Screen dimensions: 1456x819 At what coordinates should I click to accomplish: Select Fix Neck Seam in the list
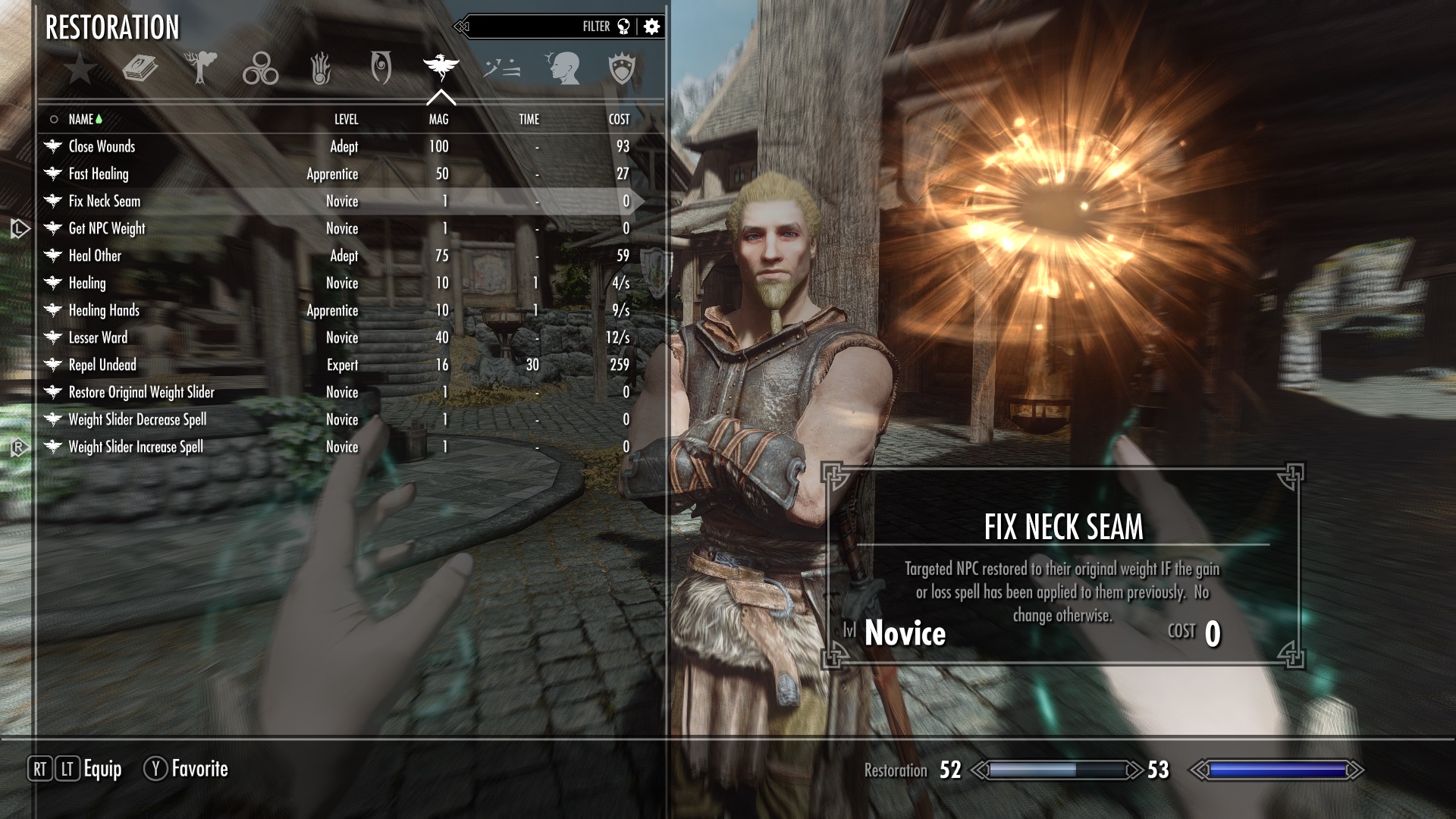tap(105, 201)
